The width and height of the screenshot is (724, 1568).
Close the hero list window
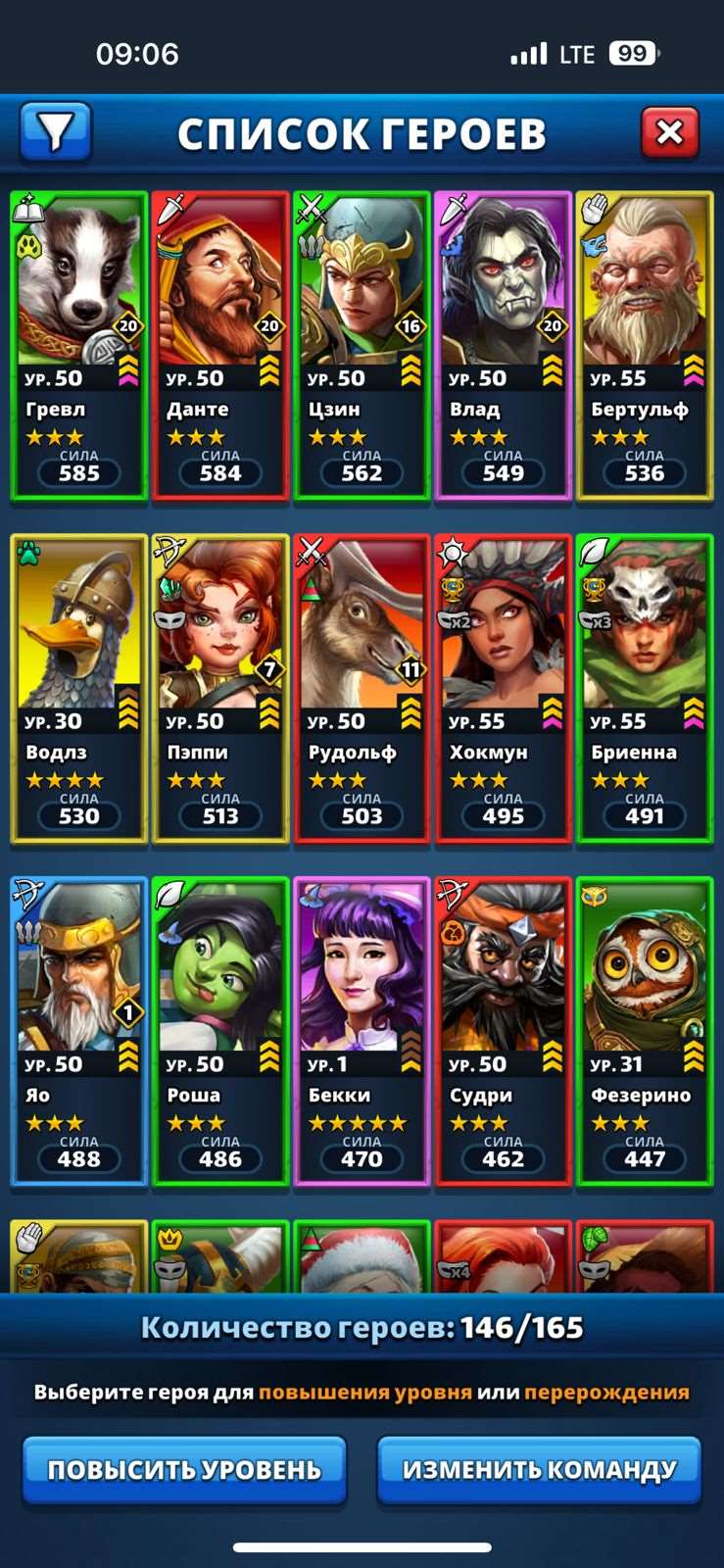(669, 132)
